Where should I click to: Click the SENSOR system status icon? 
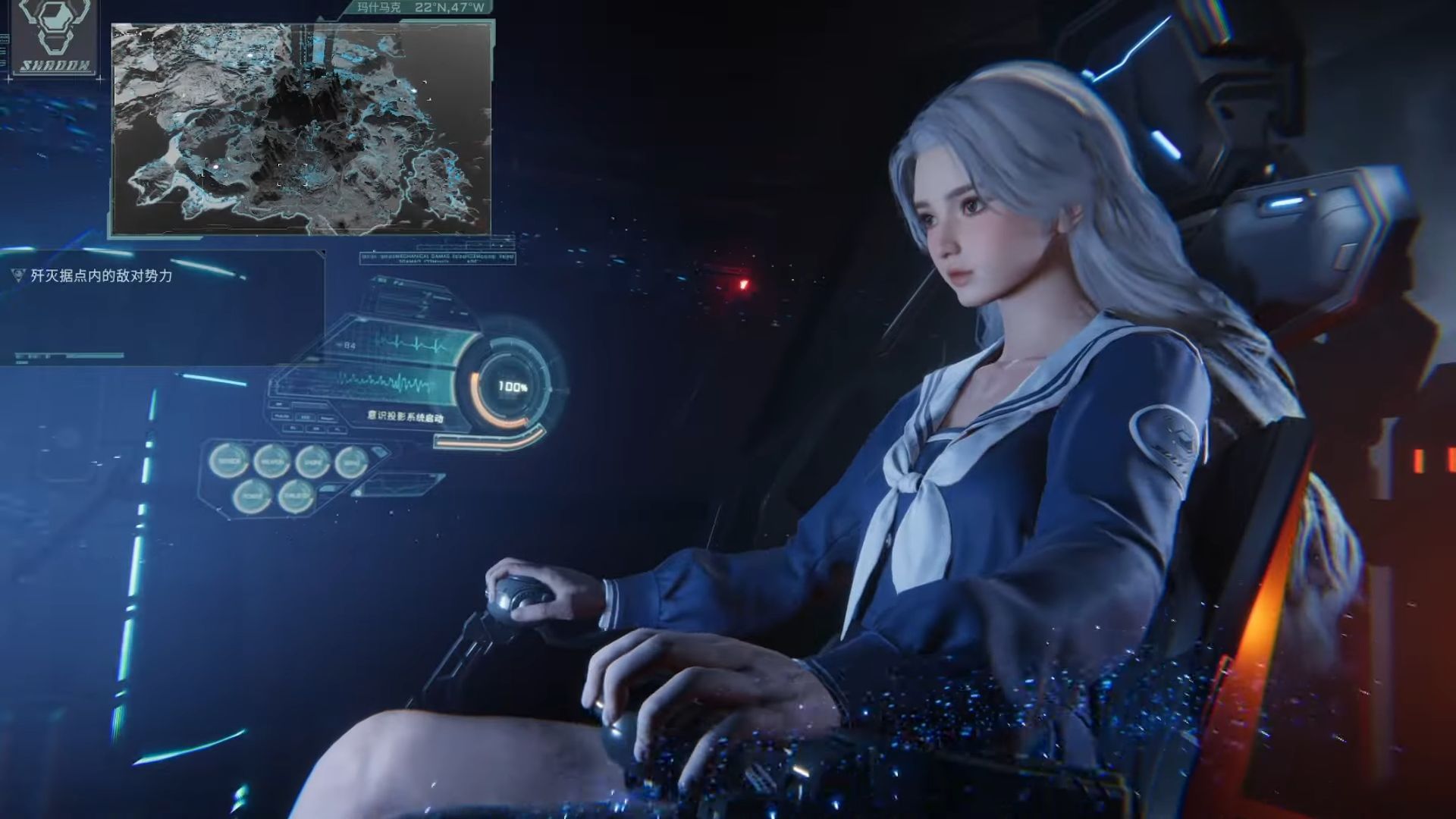[x=230, y=460]
